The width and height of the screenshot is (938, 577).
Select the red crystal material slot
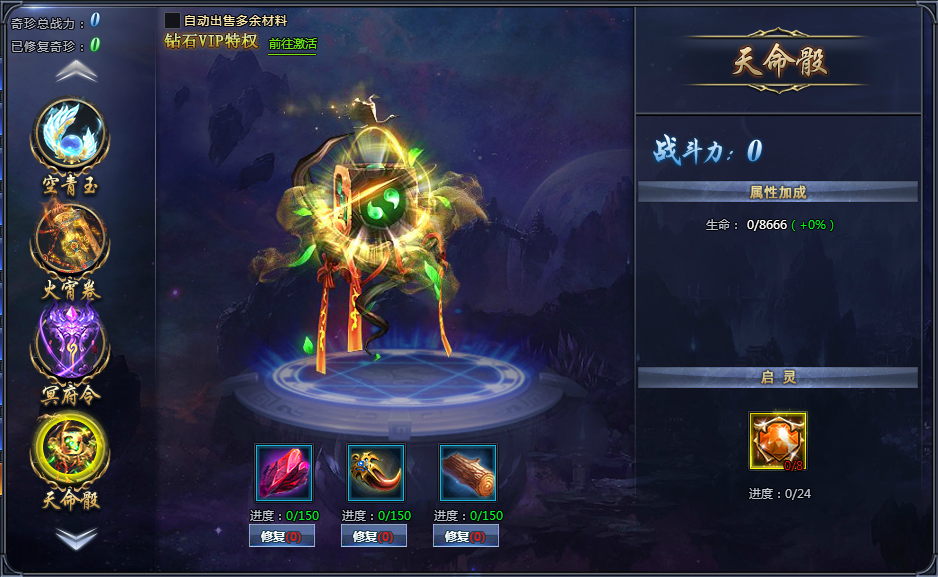pos(284,473)
